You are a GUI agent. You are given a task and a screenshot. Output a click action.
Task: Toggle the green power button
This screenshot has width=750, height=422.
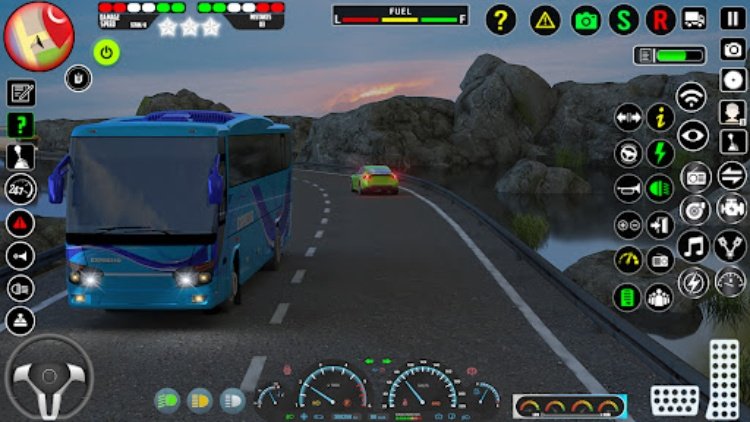106,51
